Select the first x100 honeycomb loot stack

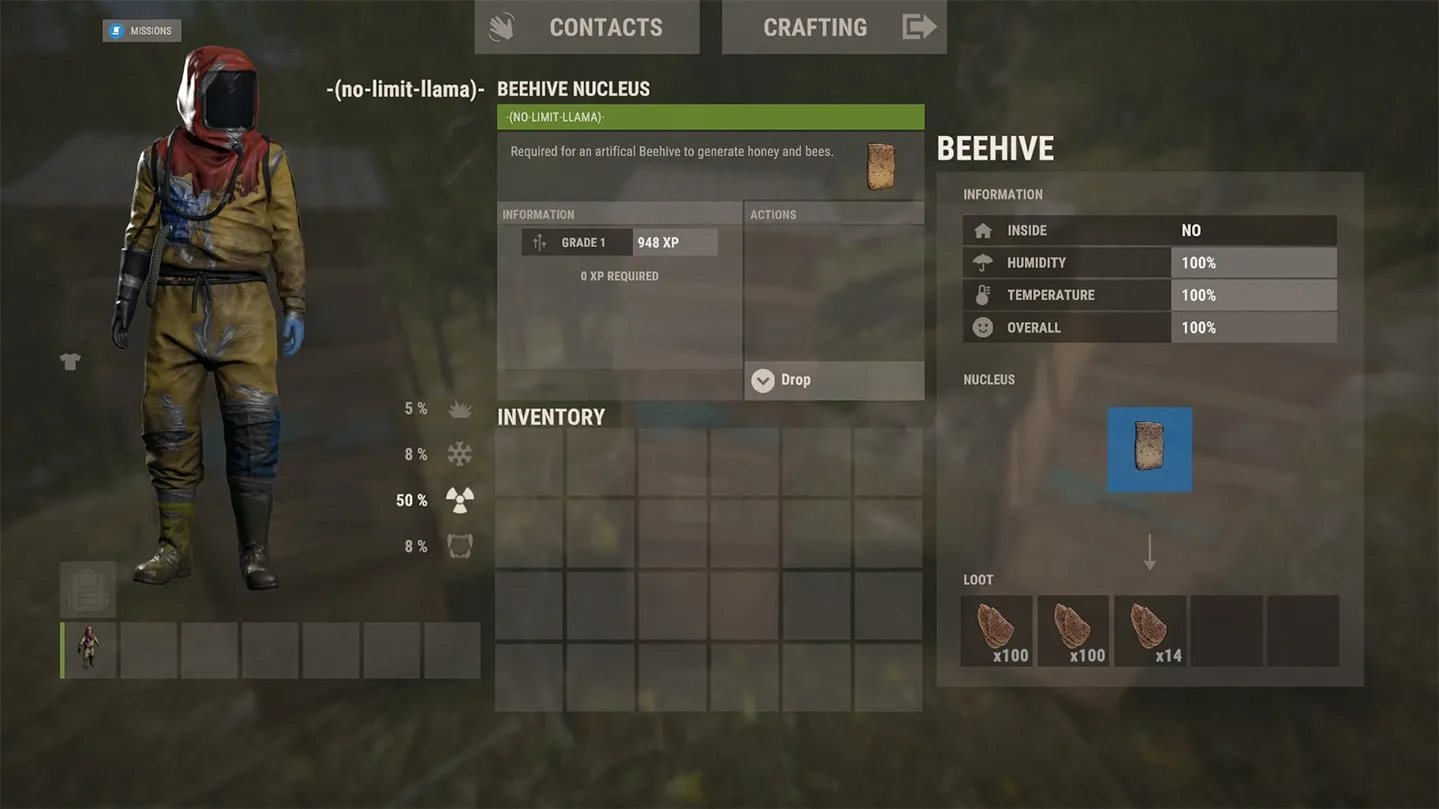click(x=995, y=630)
